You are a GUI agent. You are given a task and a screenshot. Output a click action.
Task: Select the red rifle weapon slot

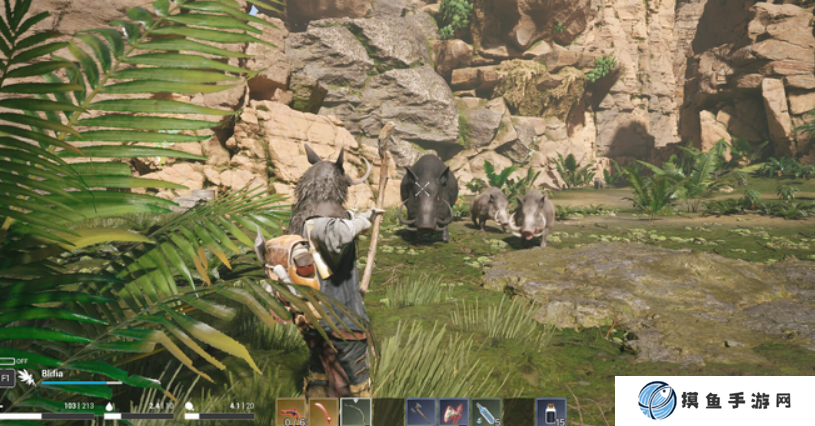[x=291, y=412]
